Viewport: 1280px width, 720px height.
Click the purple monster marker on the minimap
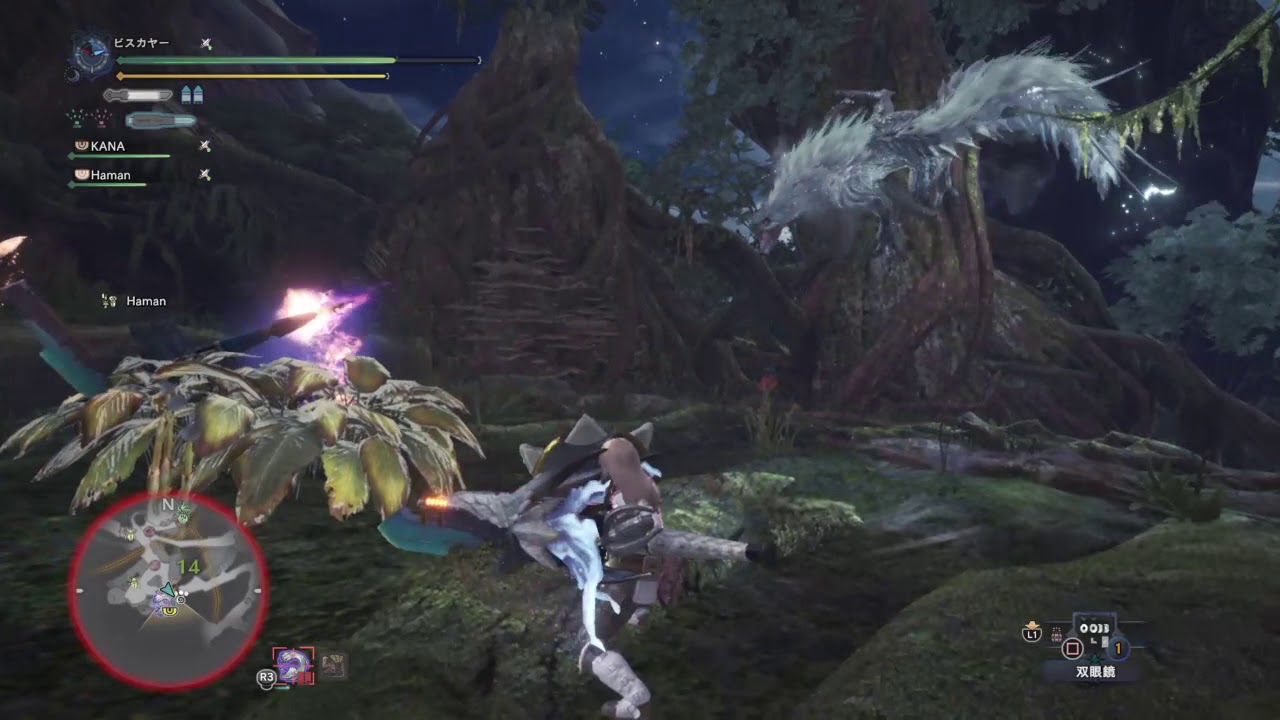click(x=164, y=601)
